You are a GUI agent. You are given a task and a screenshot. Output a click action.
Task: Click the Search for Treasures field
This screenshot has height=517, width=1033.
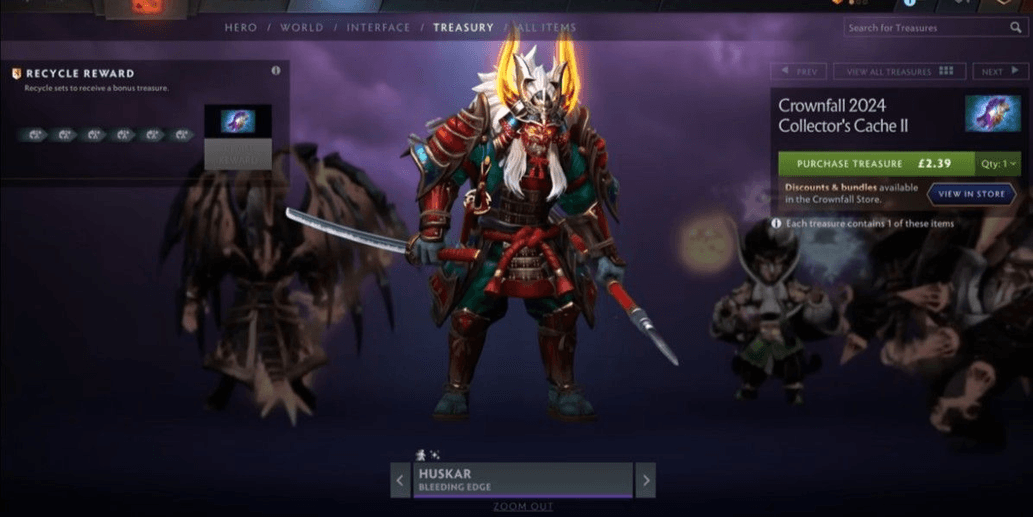(x=926, y=28)
